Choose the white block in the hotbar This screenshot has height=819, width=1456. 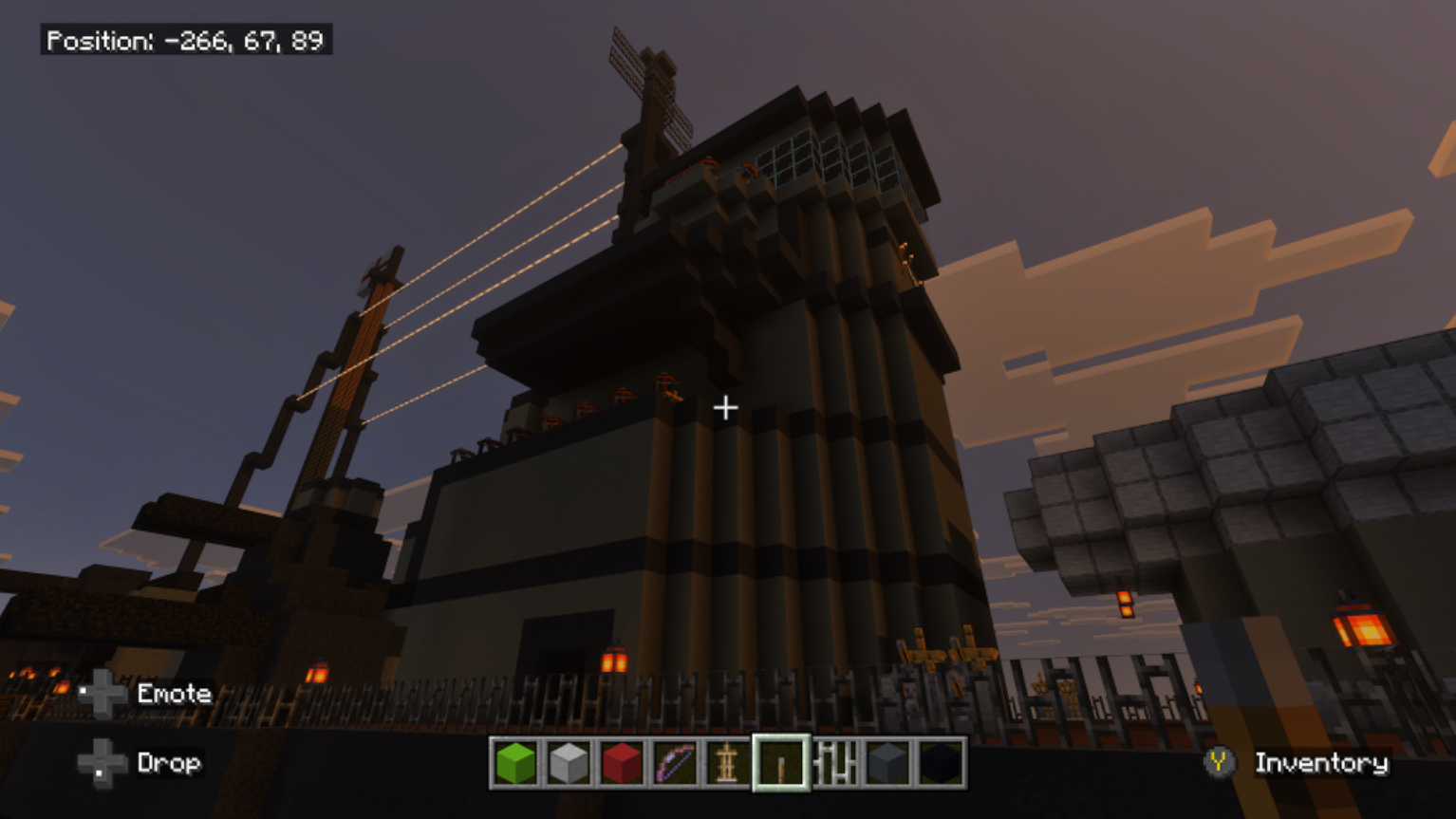[569, 763]
